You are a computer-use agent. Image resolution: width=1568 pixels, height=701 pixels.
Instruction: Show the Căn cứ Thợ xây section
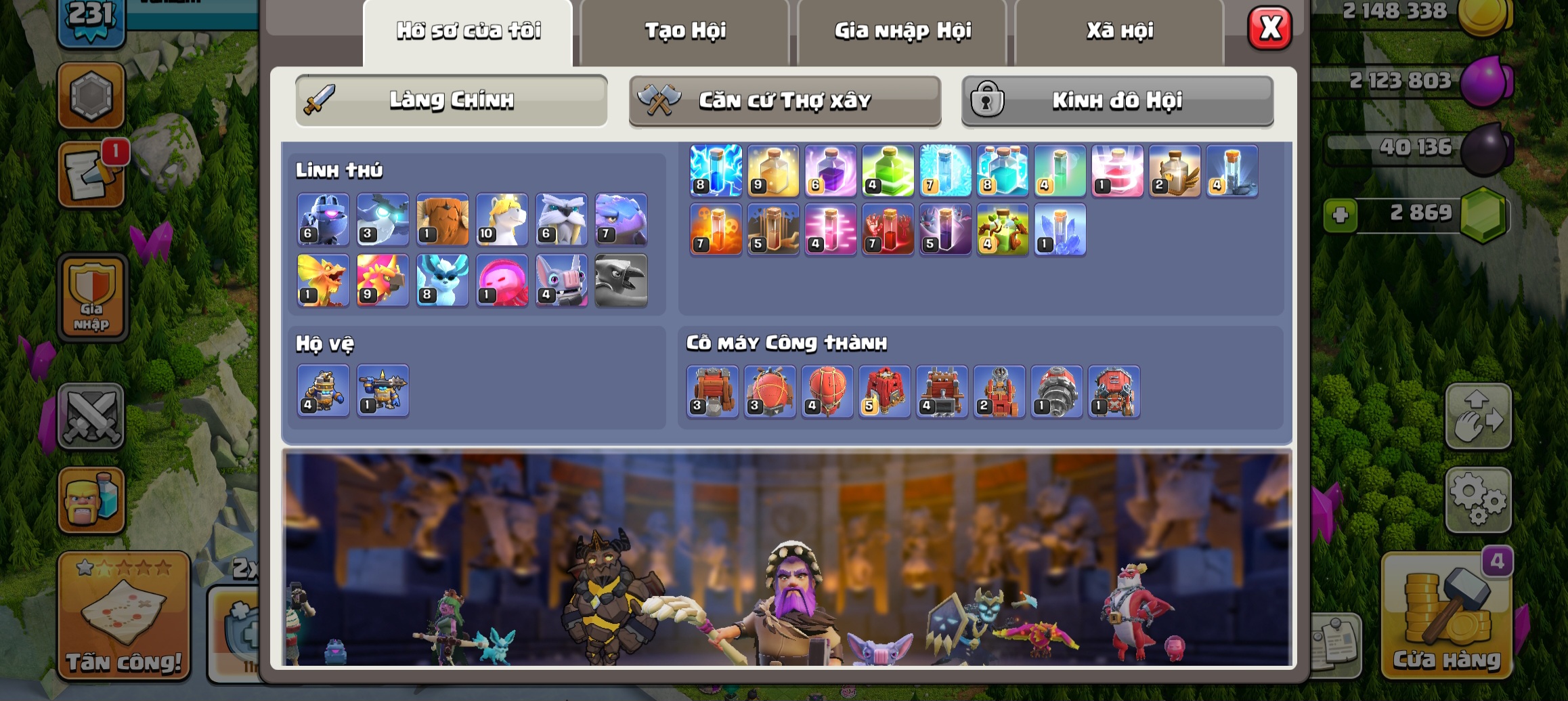[785, 100]
